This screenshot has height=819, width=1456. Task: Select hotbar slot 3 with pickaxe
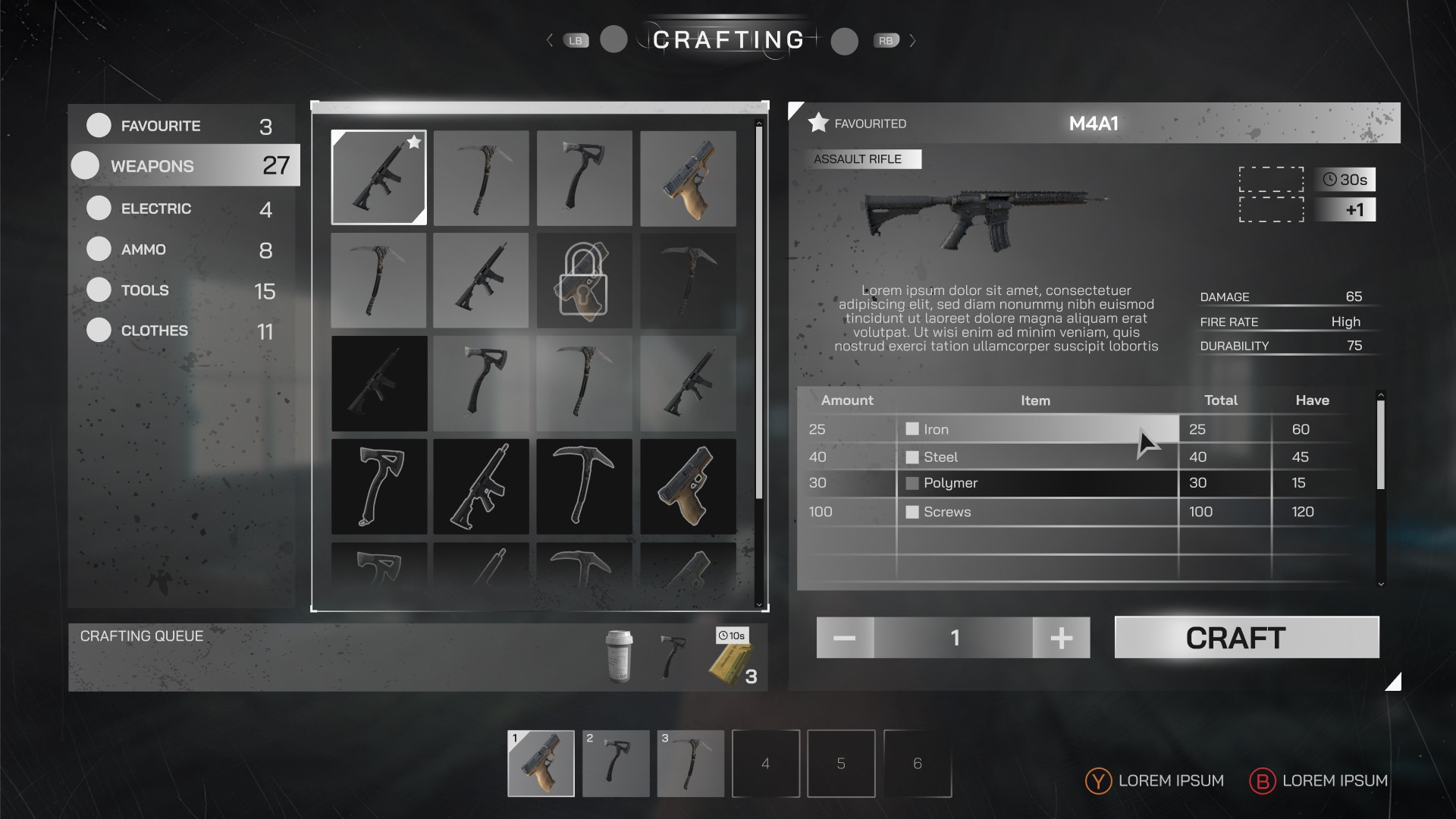[690, 763]
